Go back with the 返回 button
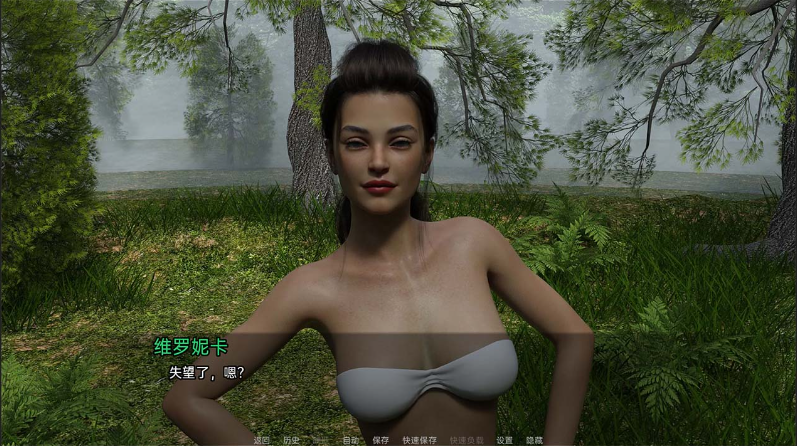This screenshot has width=797, height=446. click(262, 440)
